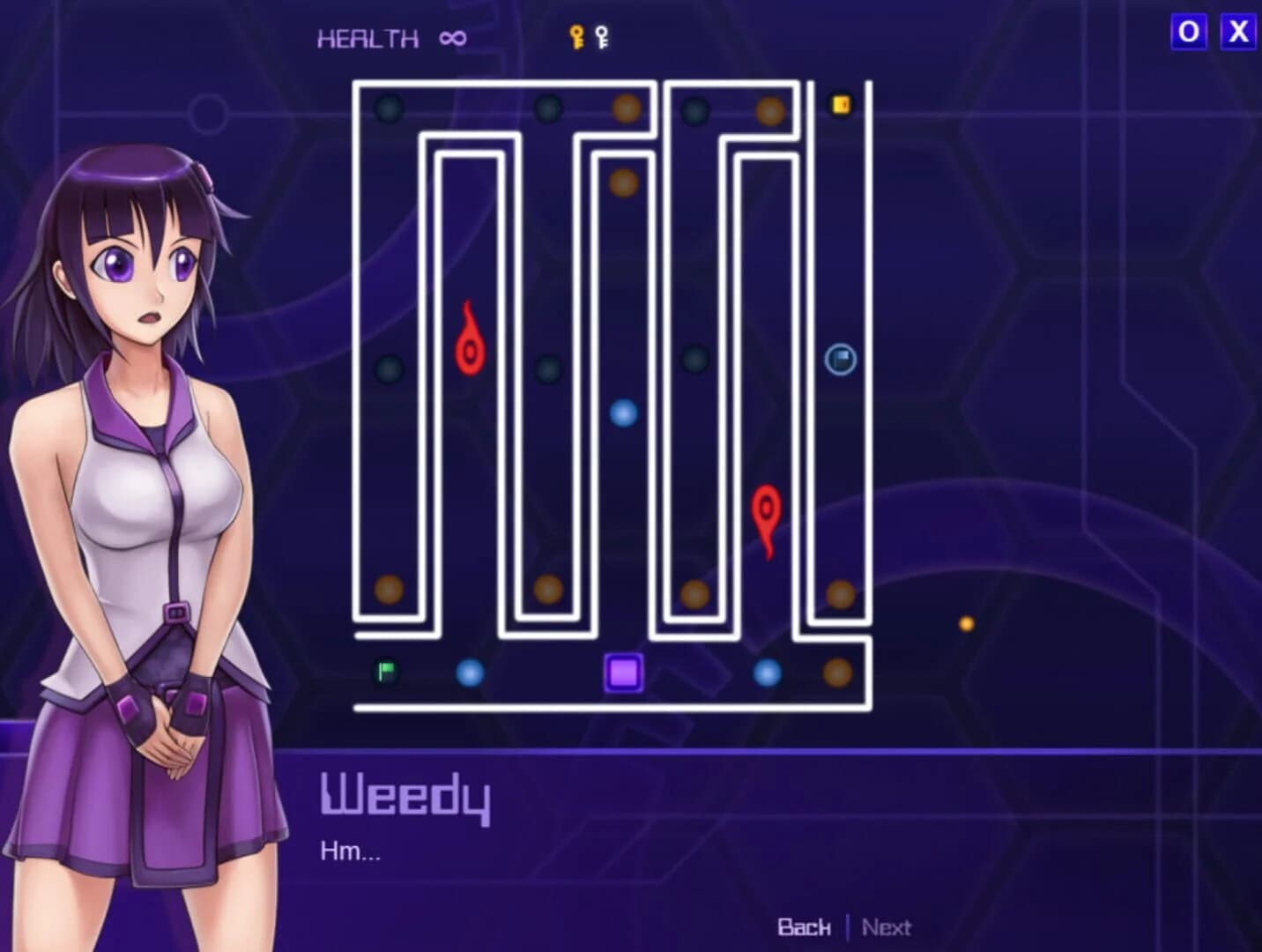The width and height of the screenshot is (1262, 952).
Task: Select the blue disc icon on the maze's right edge
Action: (x=840, y=359)
